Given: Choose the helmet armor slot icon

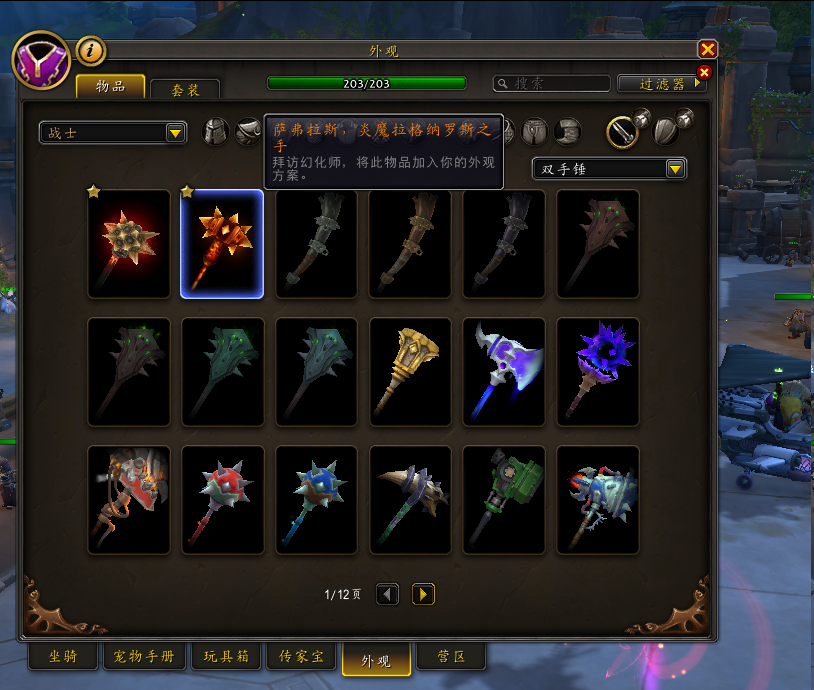Looking at the screenshot, I should (x=216, y=131).
